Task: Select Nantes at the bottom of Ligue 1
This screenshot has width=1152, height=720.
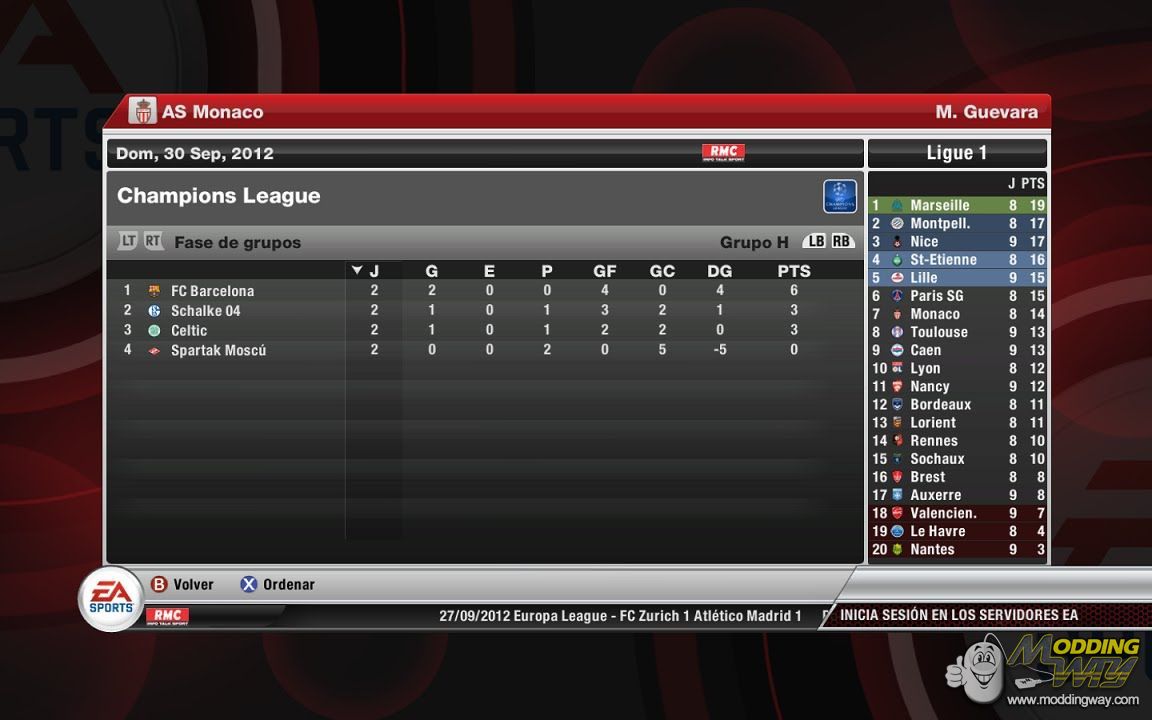Action: (x=932, y=549)
